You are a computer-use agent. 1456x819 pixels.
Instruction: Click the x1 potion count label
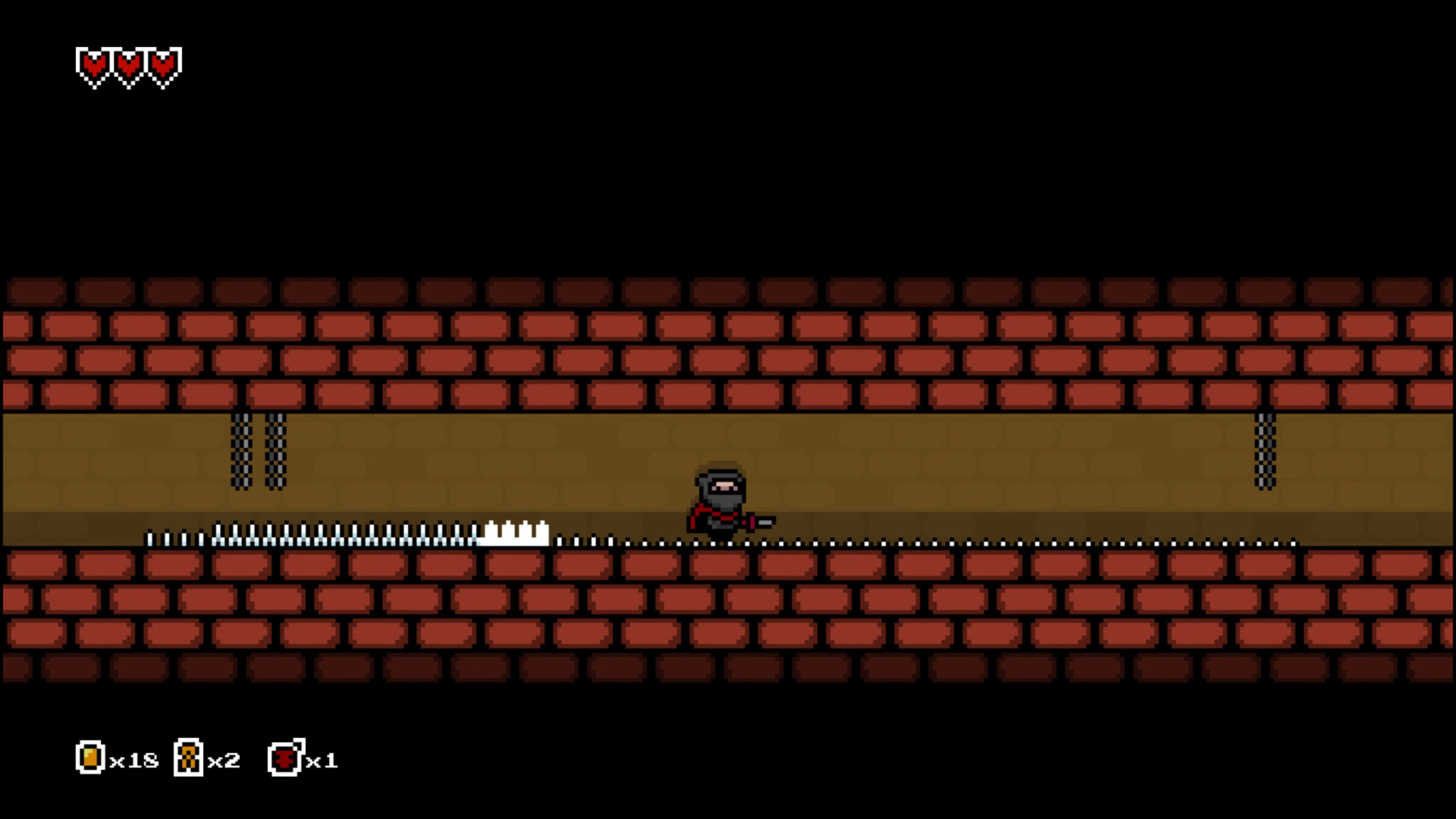pyautogui.click(x=323, y=760)
